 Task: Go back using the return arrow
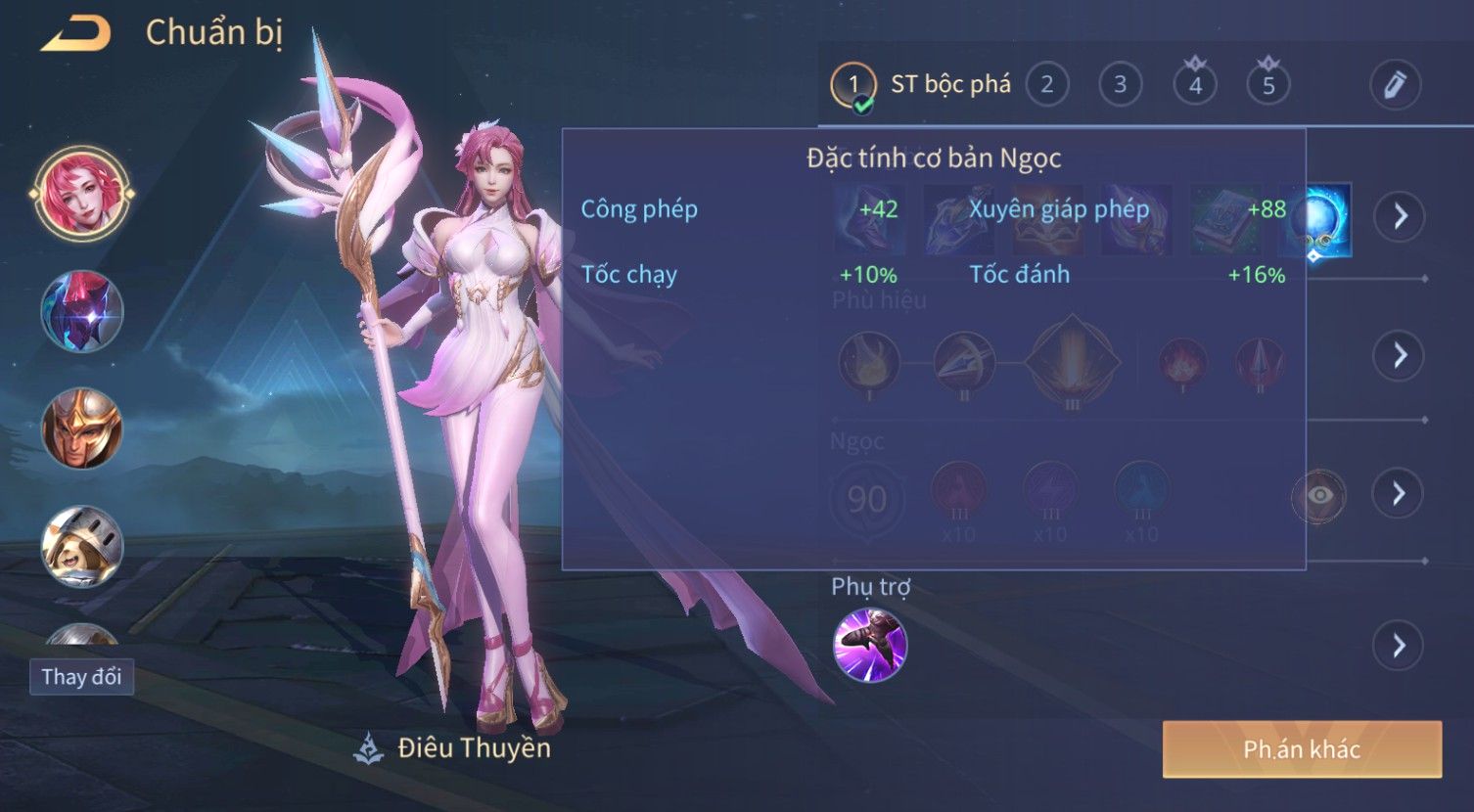75,34
